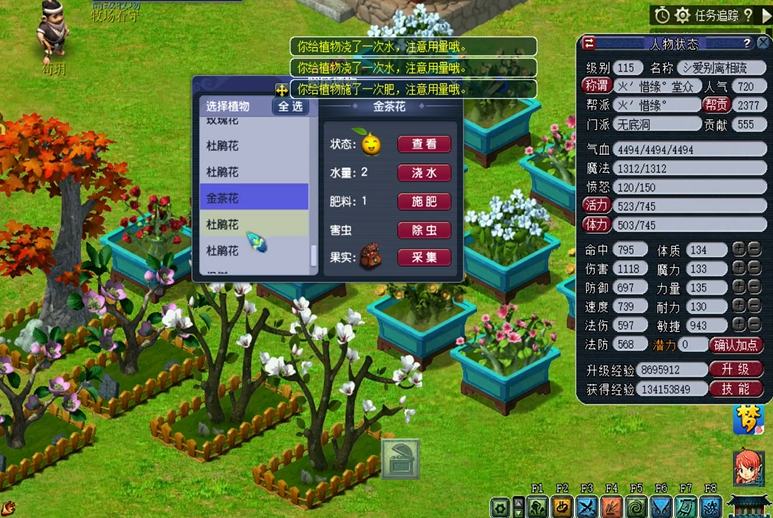Image resolution: width=773 pixels, height=518 pixels.
Task: Water the plant with 浇水 button
Action: click(x=424, y=173)
